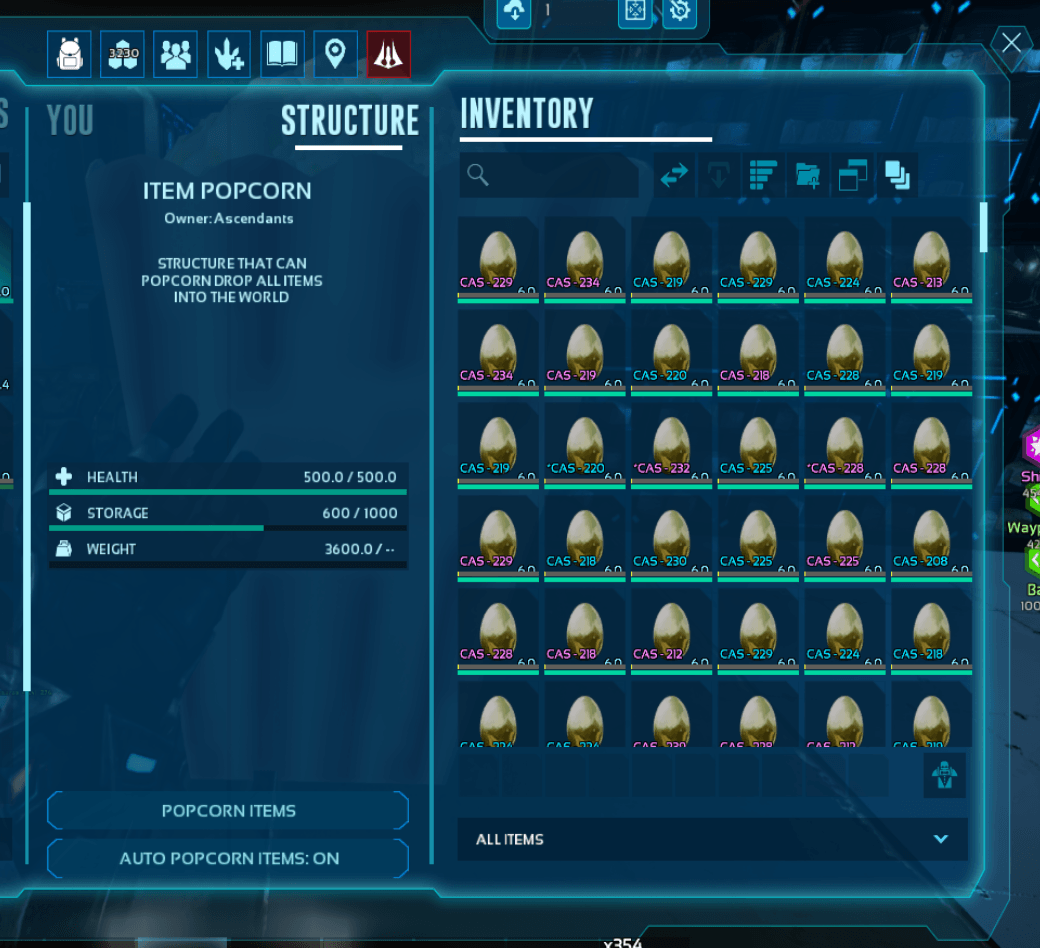Open the open book icon
The width and height of the screenshot is (1040, 948).
pyautogui.click(x=282, y=54)
